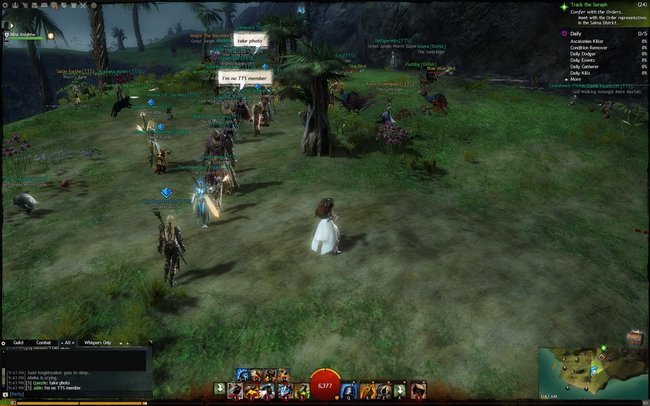Open the minimap in the corner
The image size is (650, 406).
592,370
